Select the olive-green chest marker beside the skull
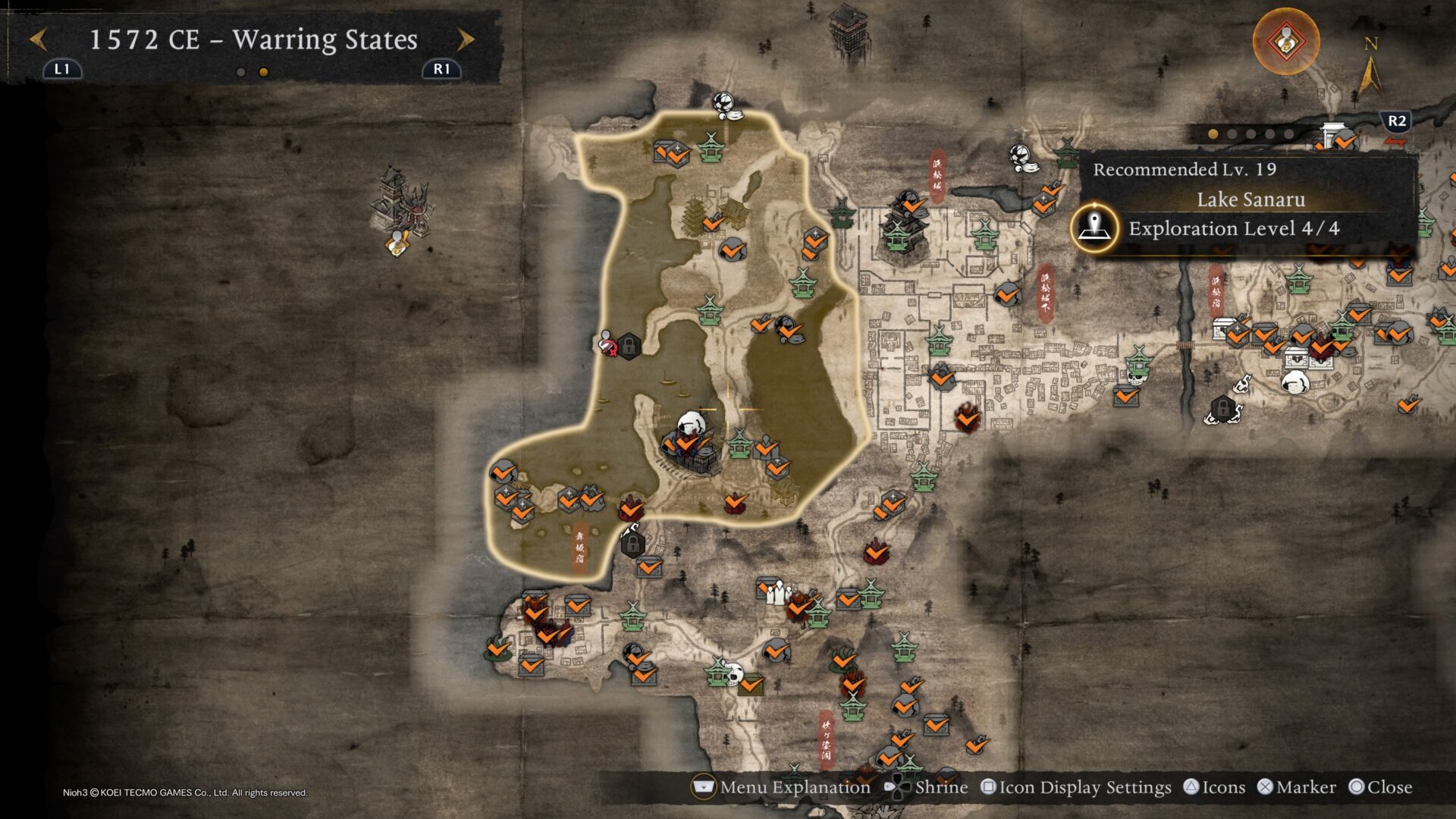Screen dimensions: 1456x819 pos(752,684)
